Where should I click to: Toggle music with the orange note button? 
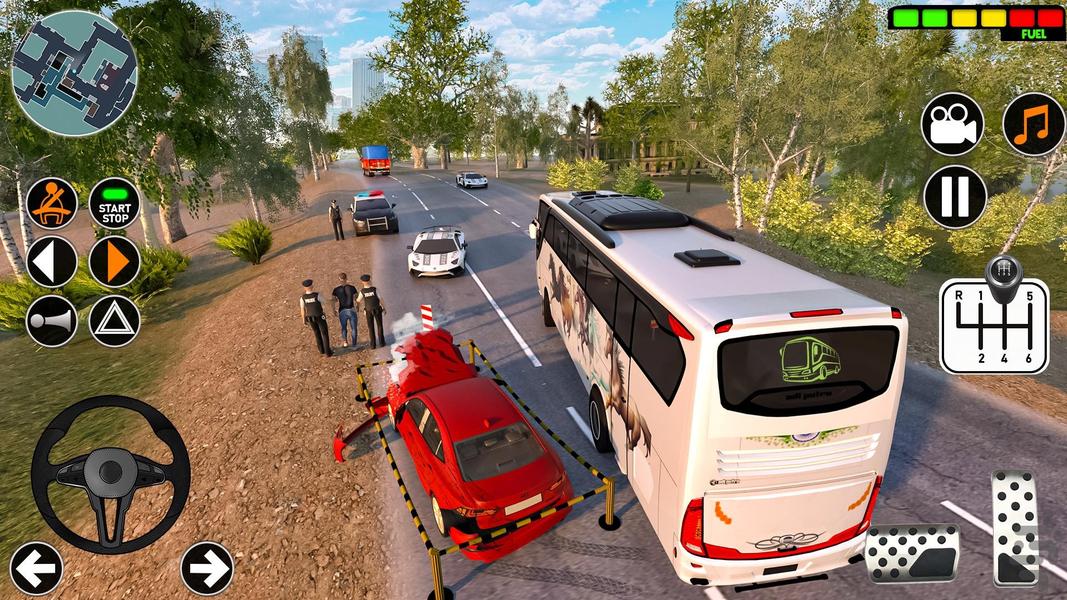click(1033, 124)
